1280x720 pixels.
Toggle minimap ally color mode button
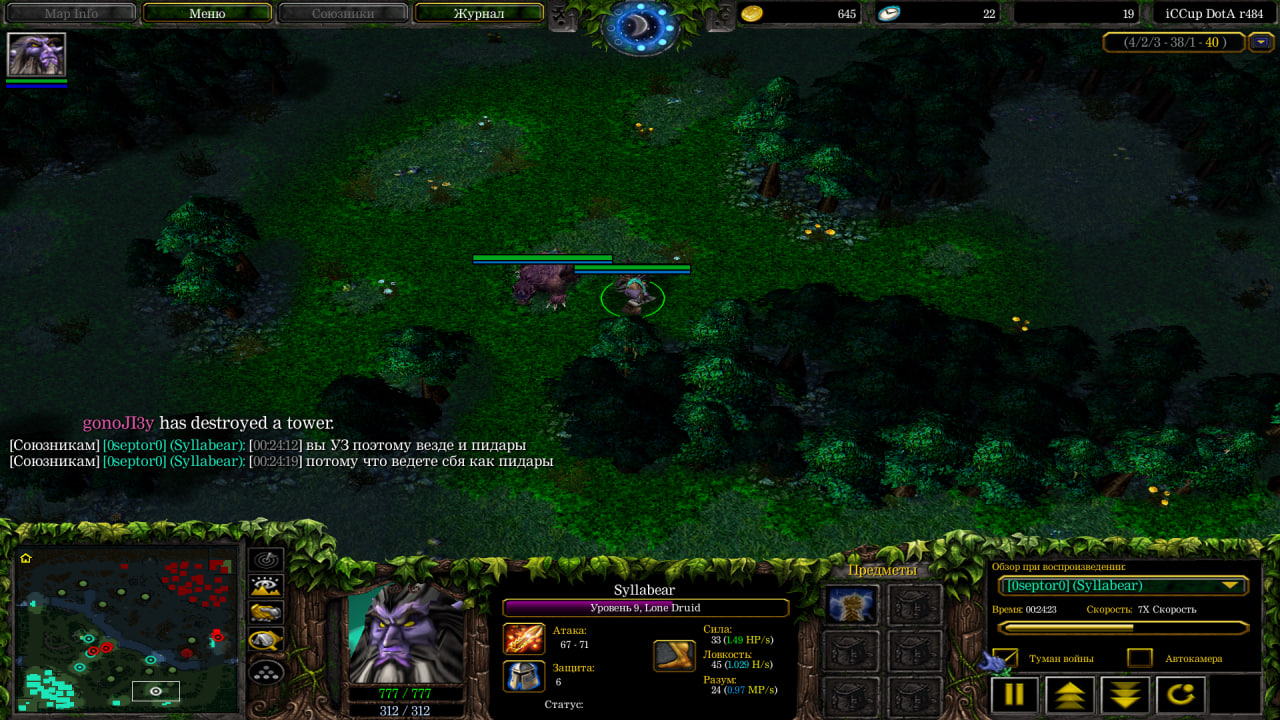pos(266,613)
